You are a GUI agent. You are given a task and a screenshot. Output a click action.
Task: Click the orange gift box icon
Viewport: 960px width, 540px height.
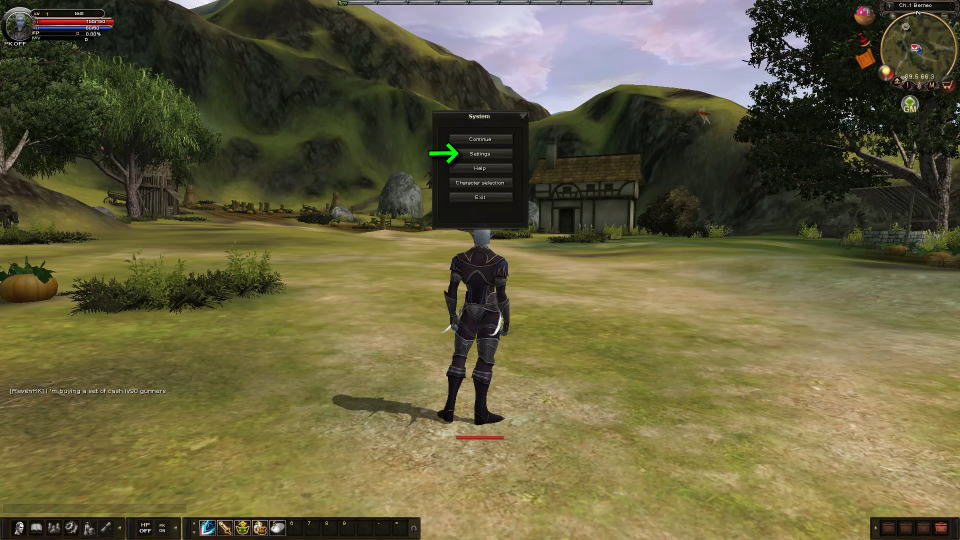coord(865,59)
